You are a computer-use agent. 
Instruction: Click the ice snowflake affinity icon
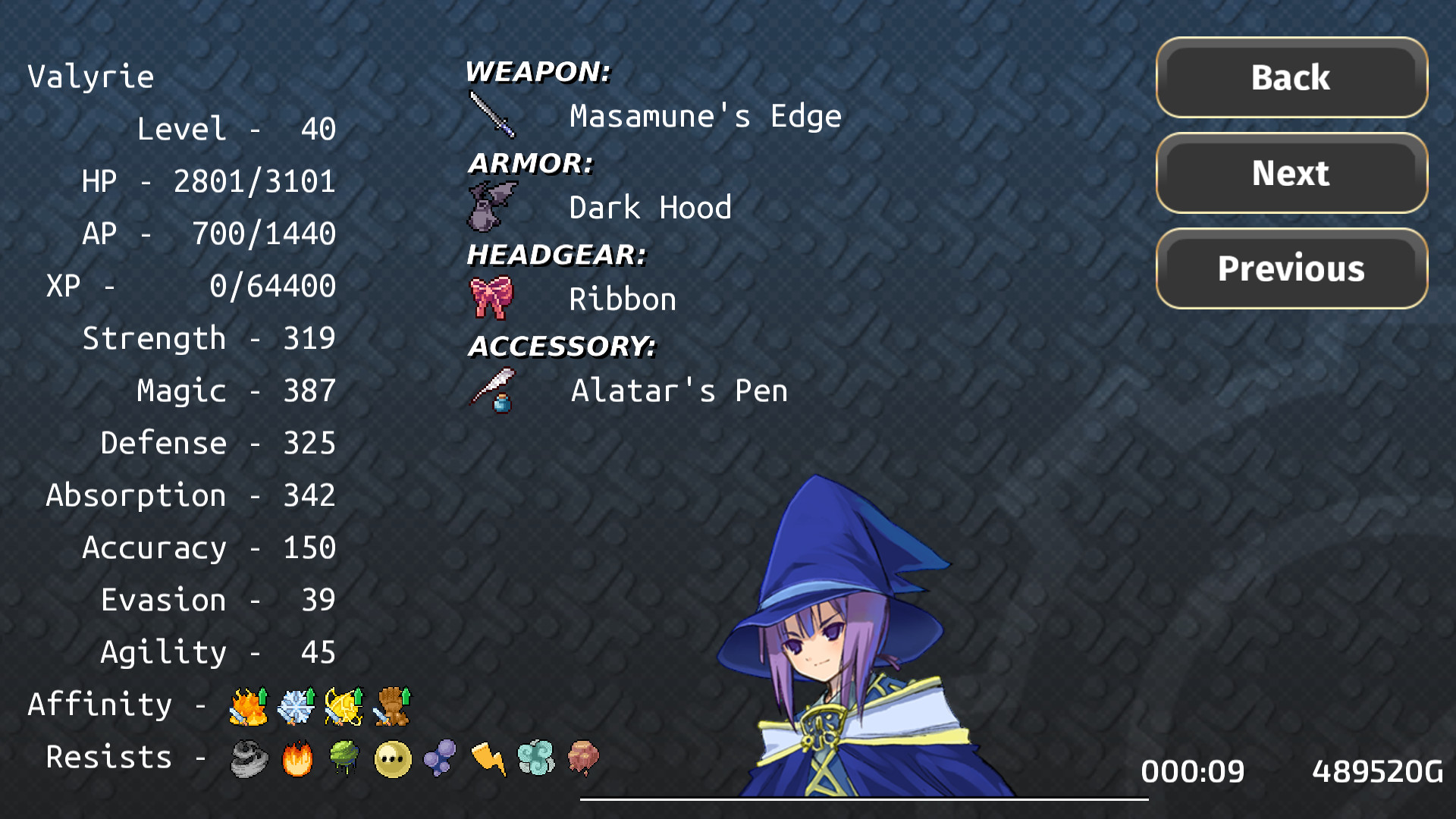296,705
